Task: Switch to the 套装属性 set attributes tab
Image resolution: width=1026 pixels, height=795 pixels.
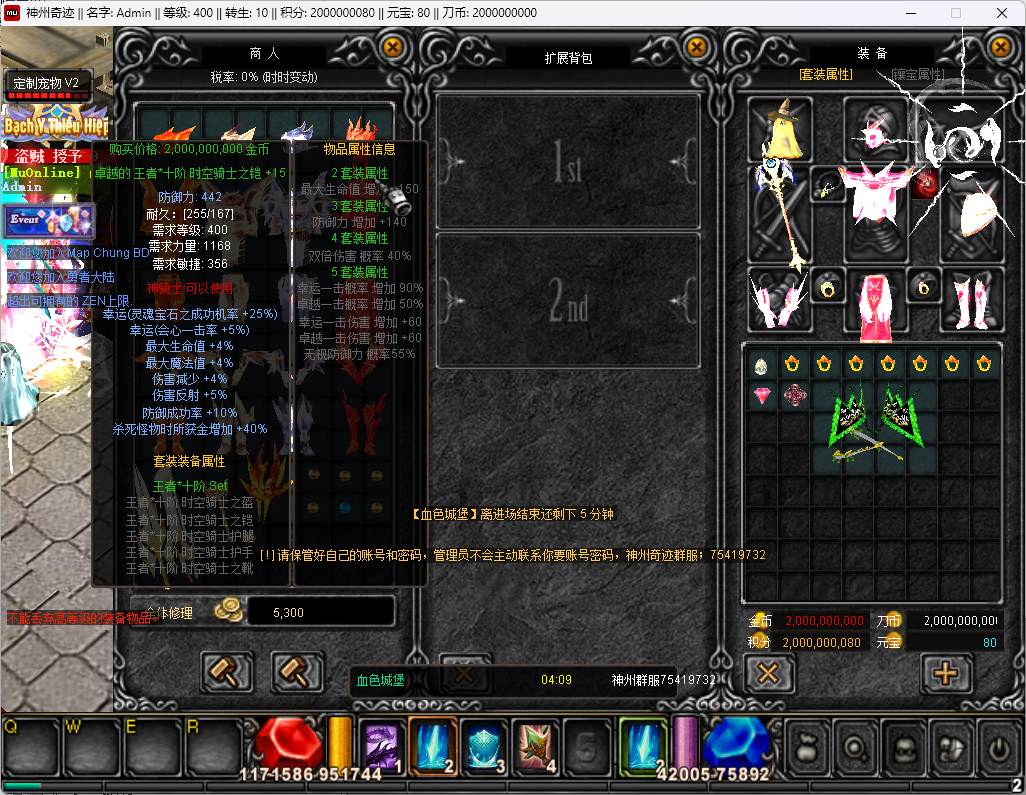Action: pyautogui.click(x=825, y=74)
